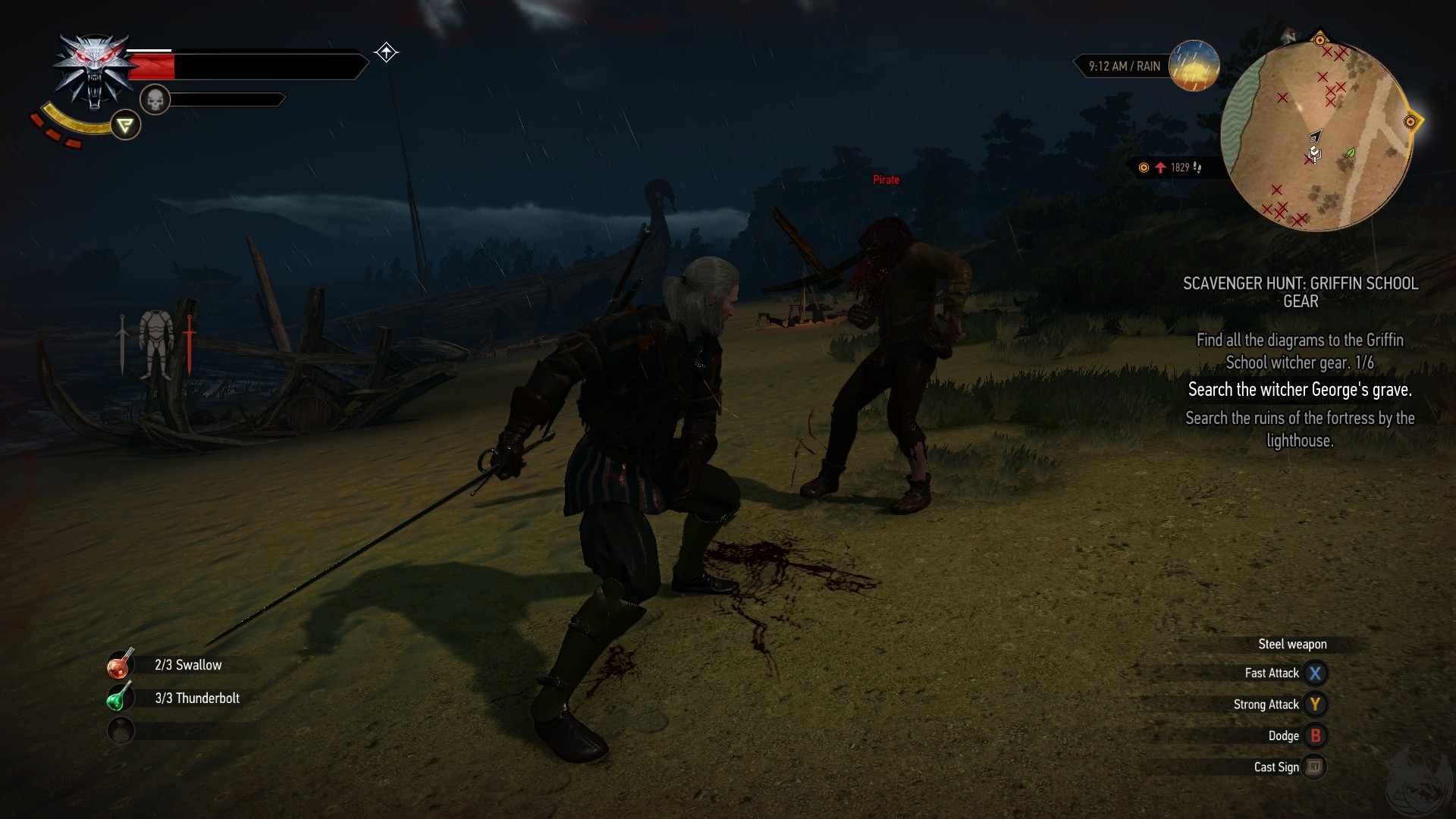Select the Swallow potion slot
The height and width of the screenshot is (819, 1456).
[121, 664]
